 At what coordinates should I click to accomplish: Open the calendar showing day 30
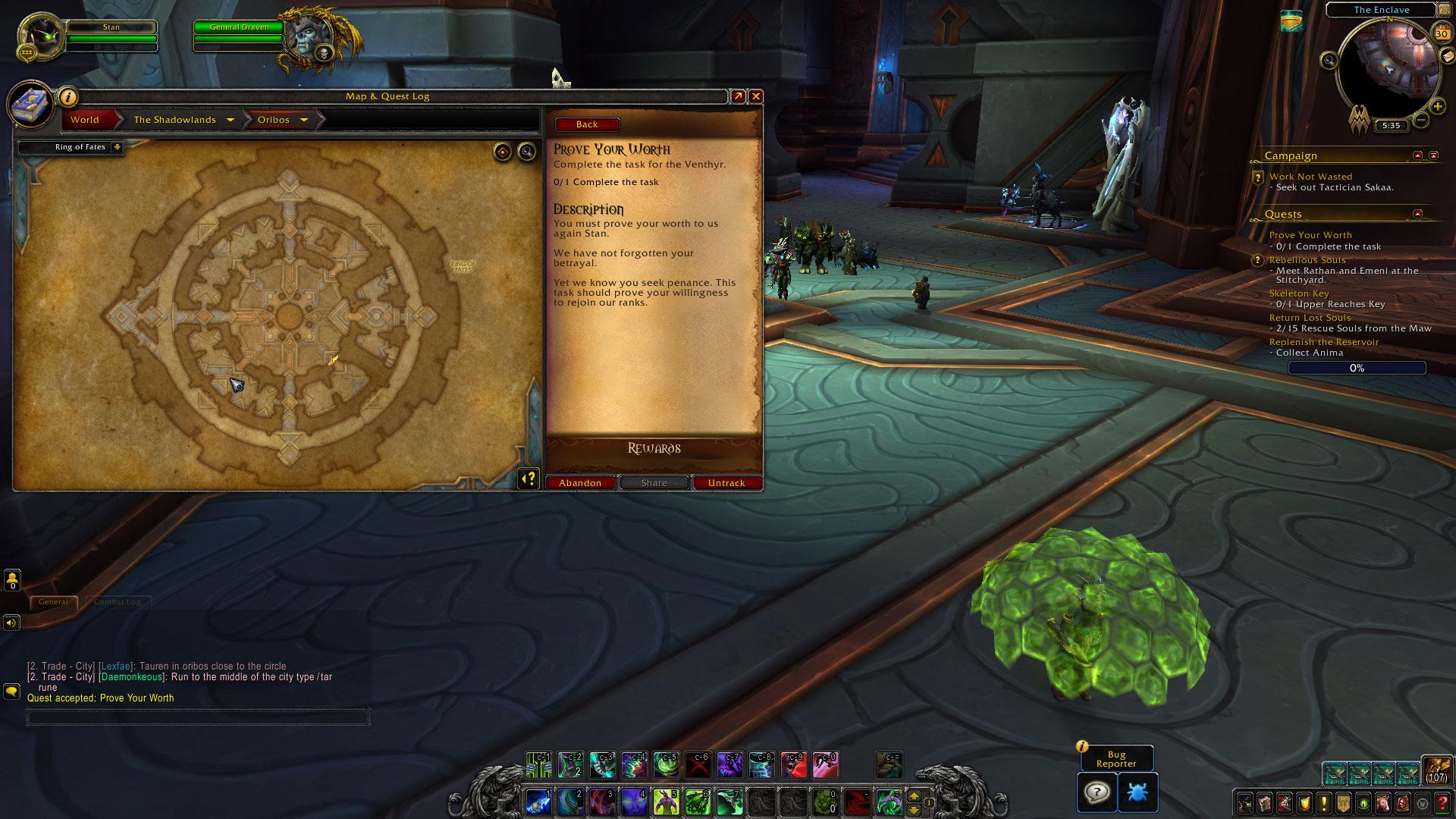click(1442, 33)
